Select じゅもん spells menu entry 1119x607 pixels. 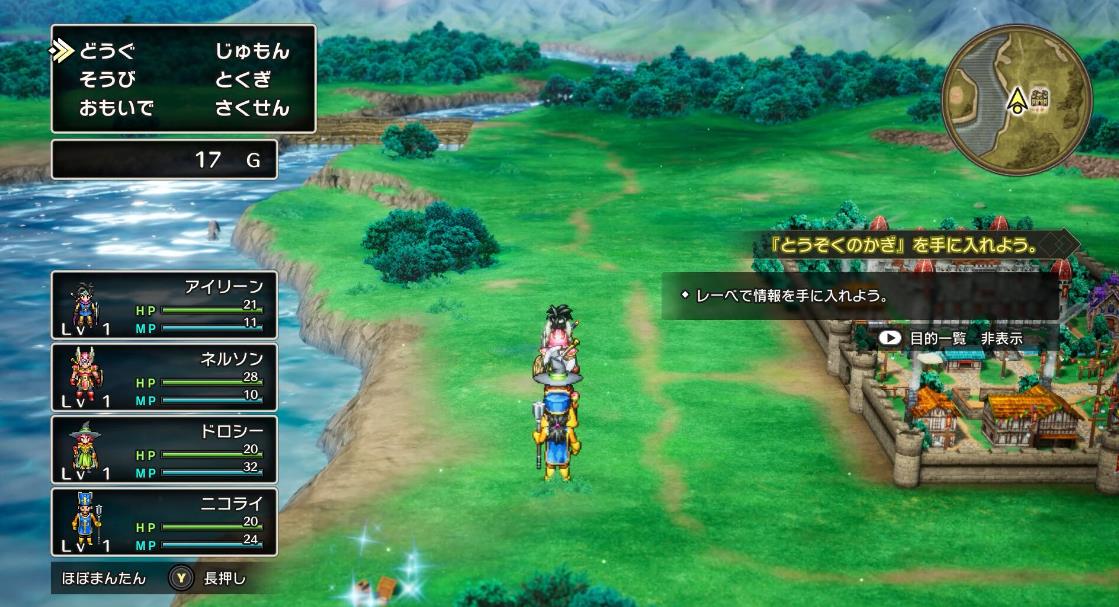(x=252, y=51)
